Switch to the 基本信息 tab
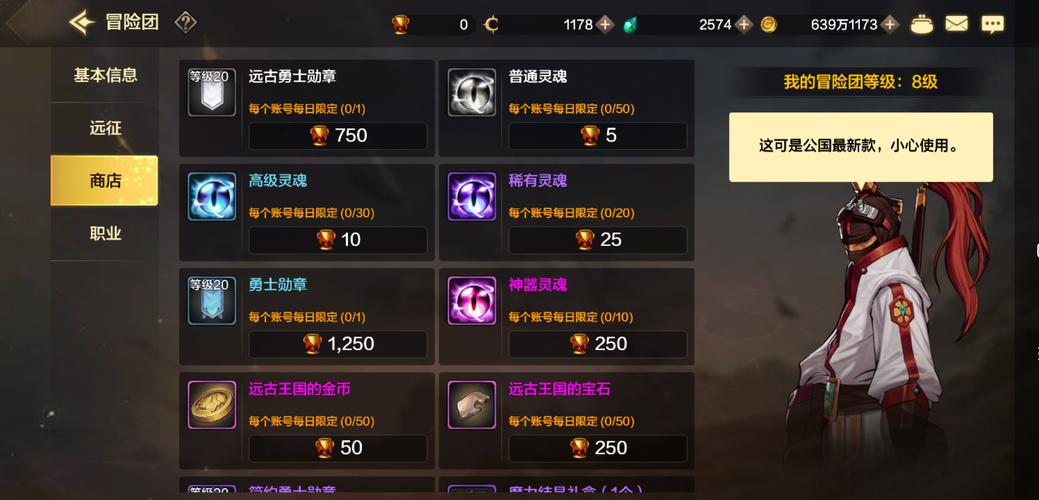This screenshot has width=1039, height=500. click(105, 75)
